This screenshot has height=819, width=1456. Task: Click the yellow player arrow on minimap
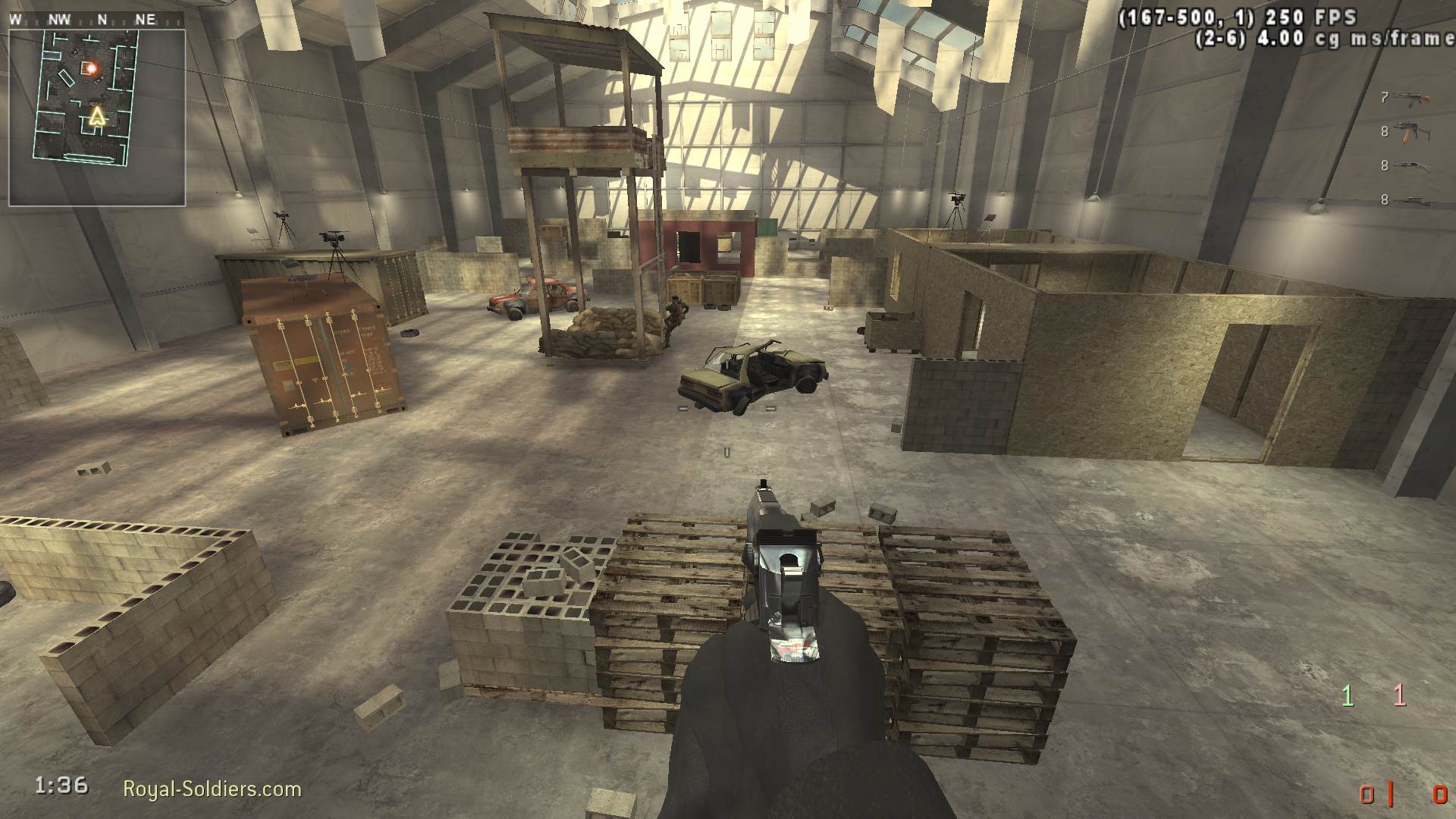pyautogui.click(x=97, y=116)
